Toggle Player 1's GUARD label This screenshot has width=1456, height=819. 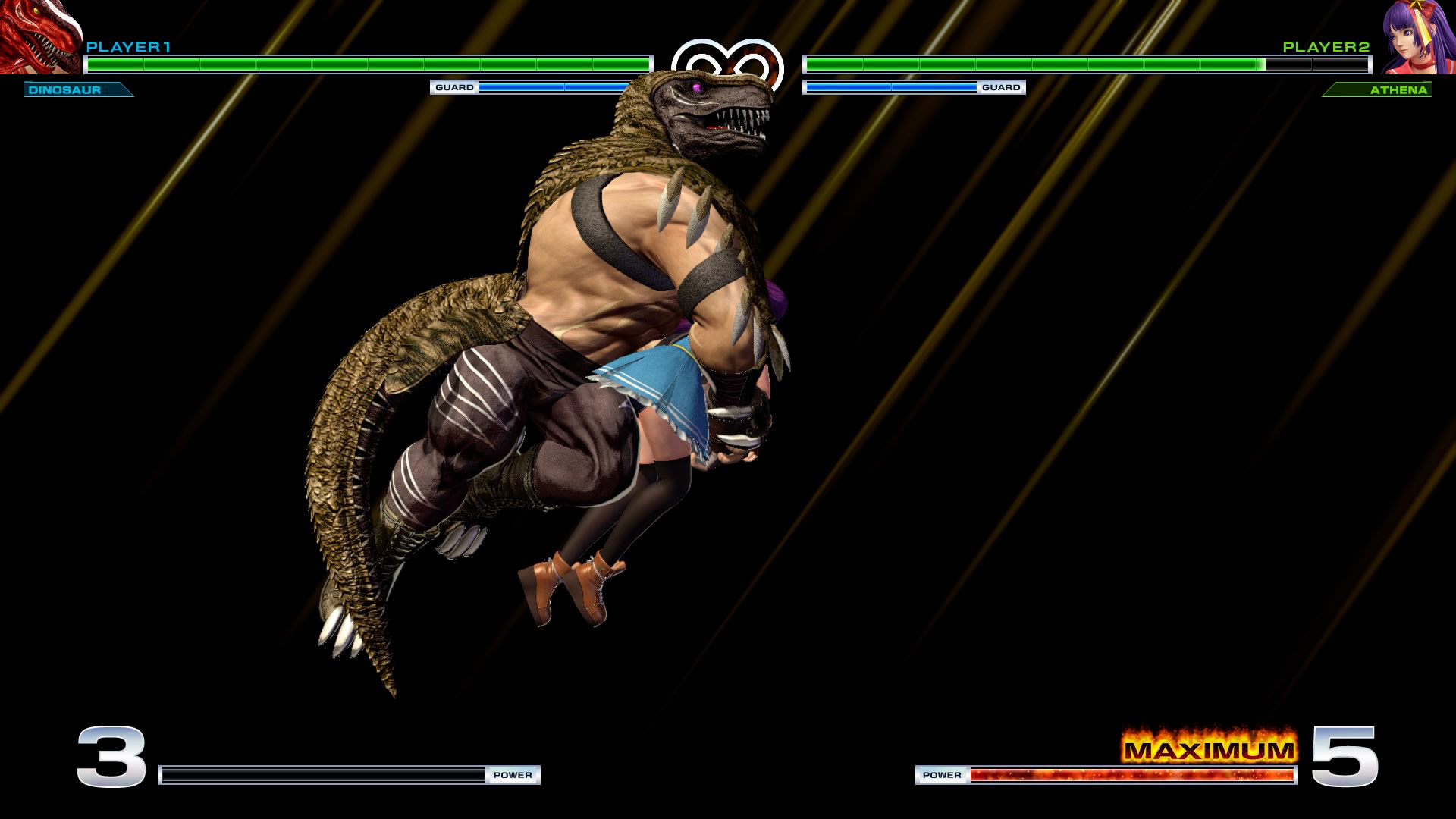point(453,88)
